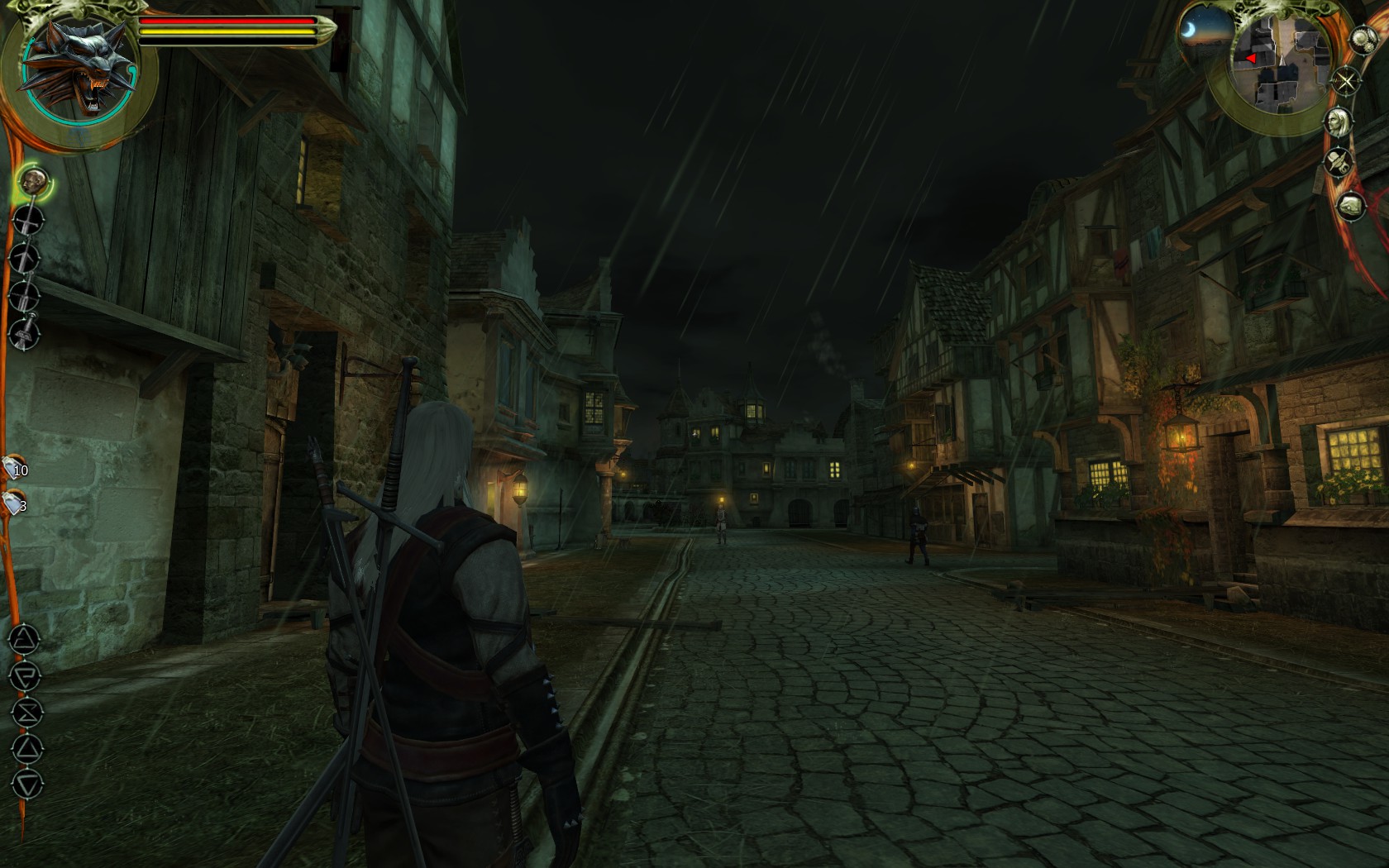Select the inverted triangle Axii sign
This screenshot has height=868, width=1389.
click(26, 785)
